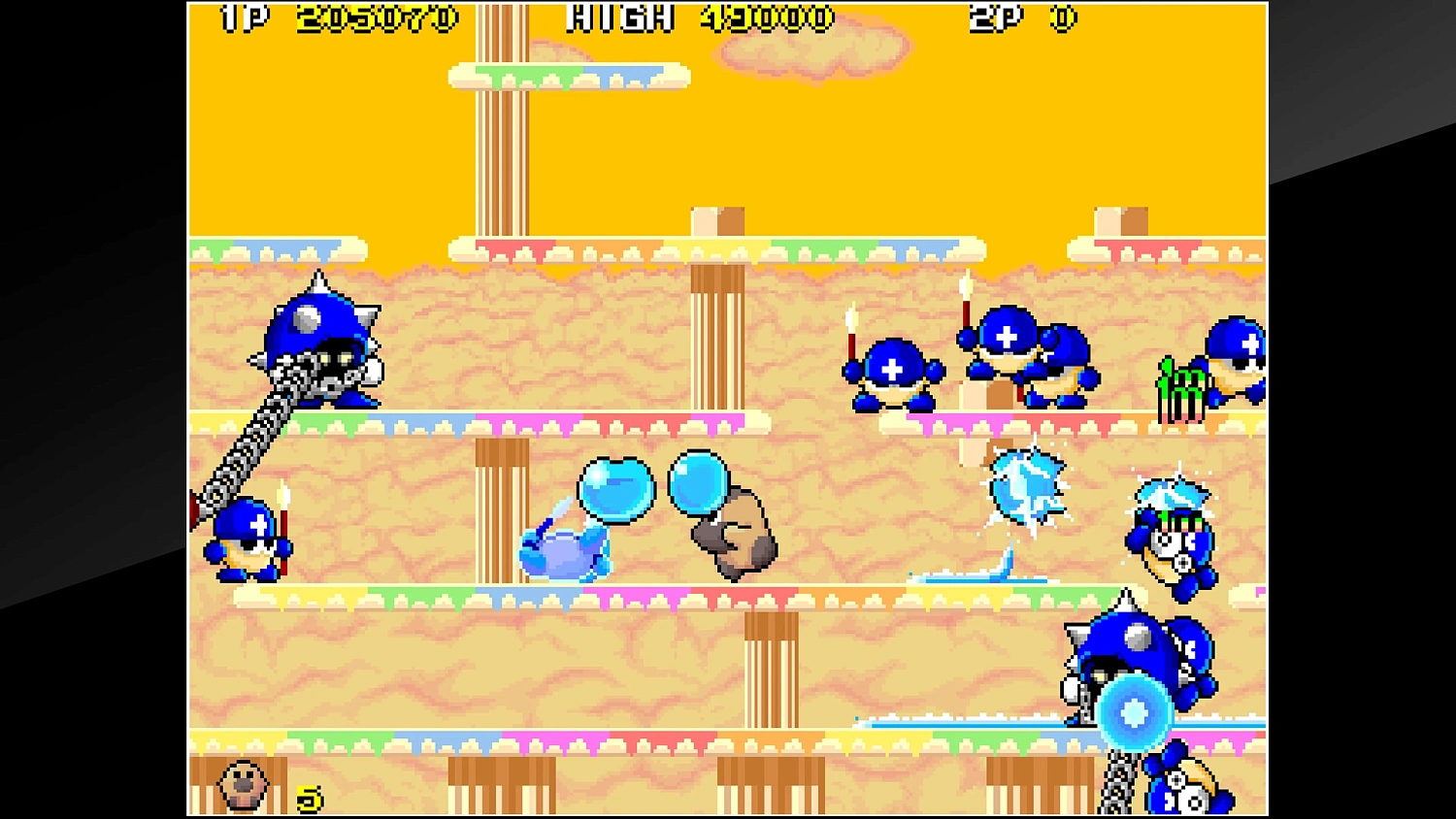1456x819 pixels.
Task: Click the lives counter showing 5
Action: pos(309,798)
